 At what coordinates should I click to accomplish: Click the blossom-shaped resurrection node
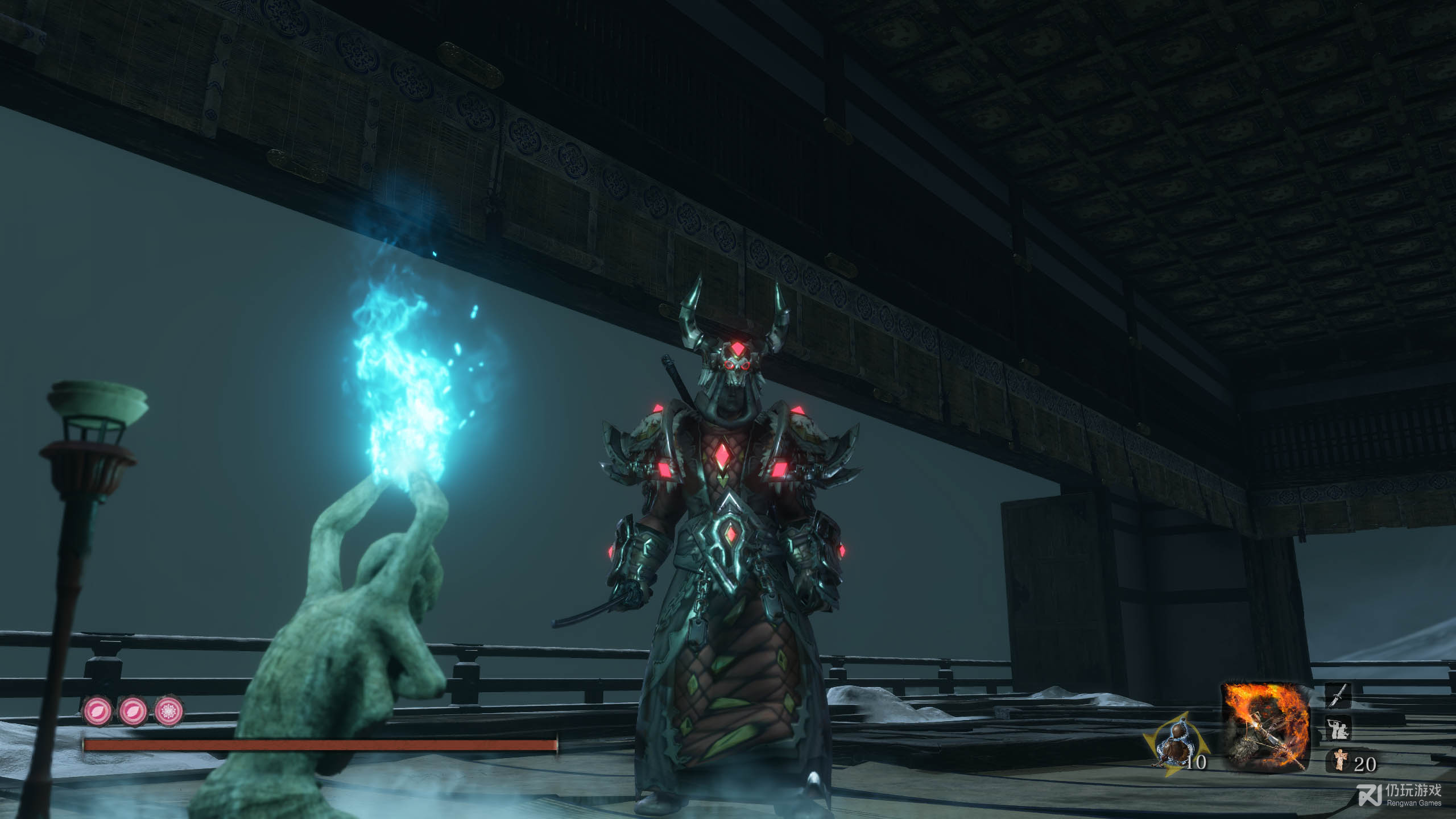click(169, 711)
